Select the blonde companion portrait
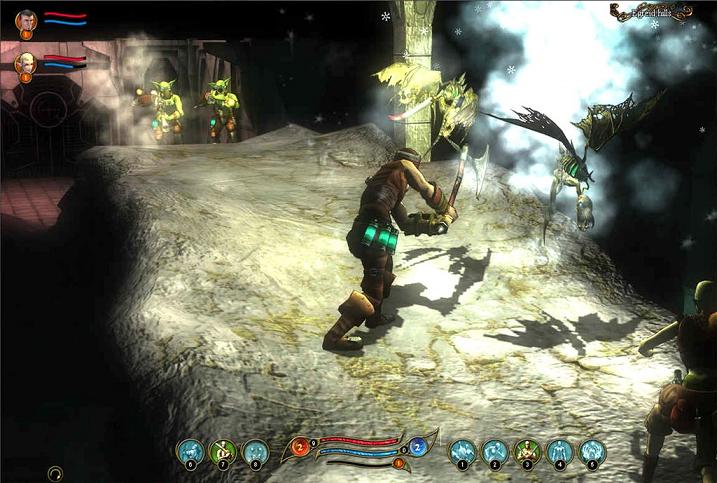The image size is (717, 483). tap(25, 63)
